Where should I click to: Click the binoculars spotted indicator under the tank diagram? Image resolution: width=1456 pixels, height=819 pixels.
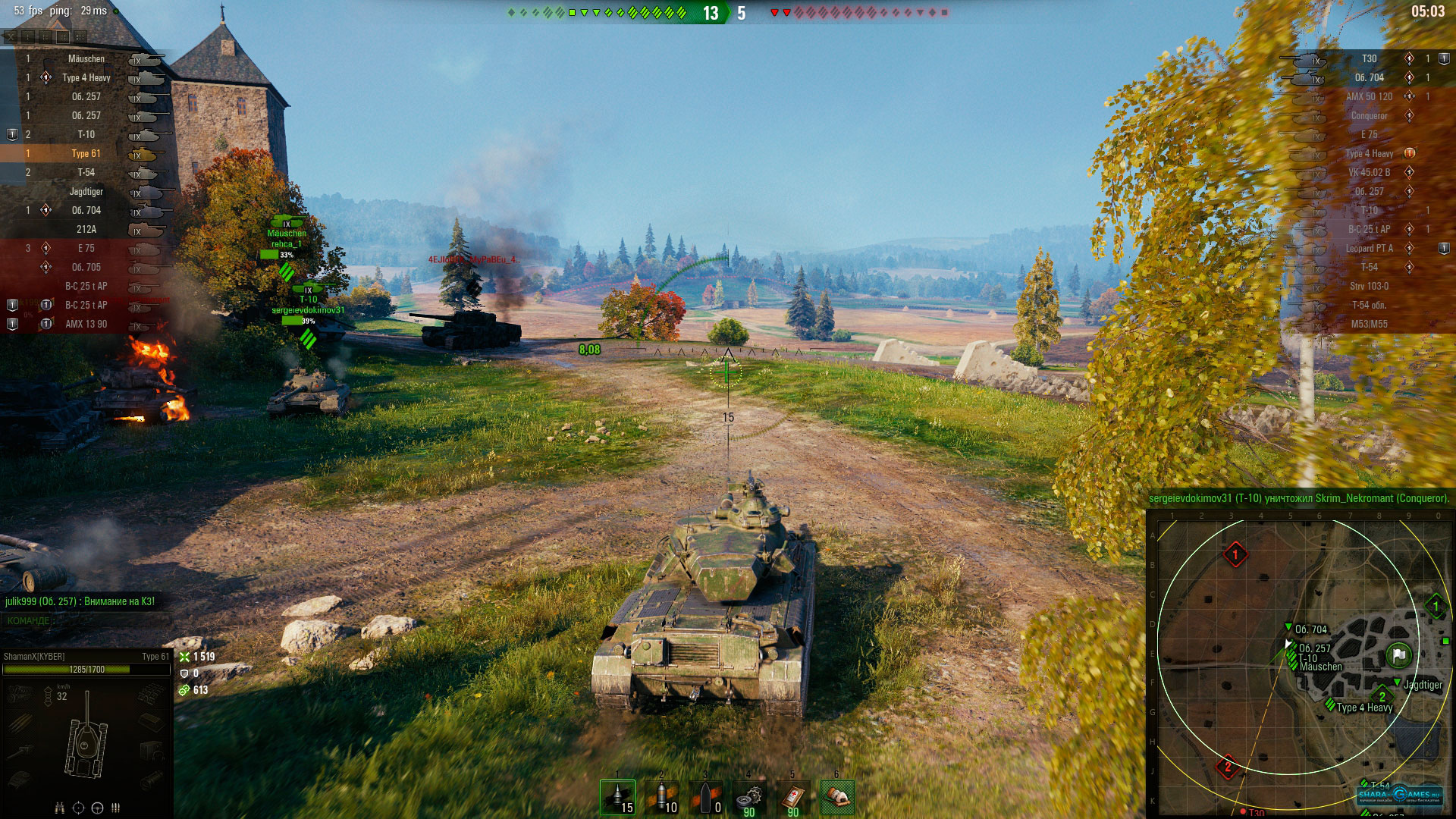click(59, 808)
